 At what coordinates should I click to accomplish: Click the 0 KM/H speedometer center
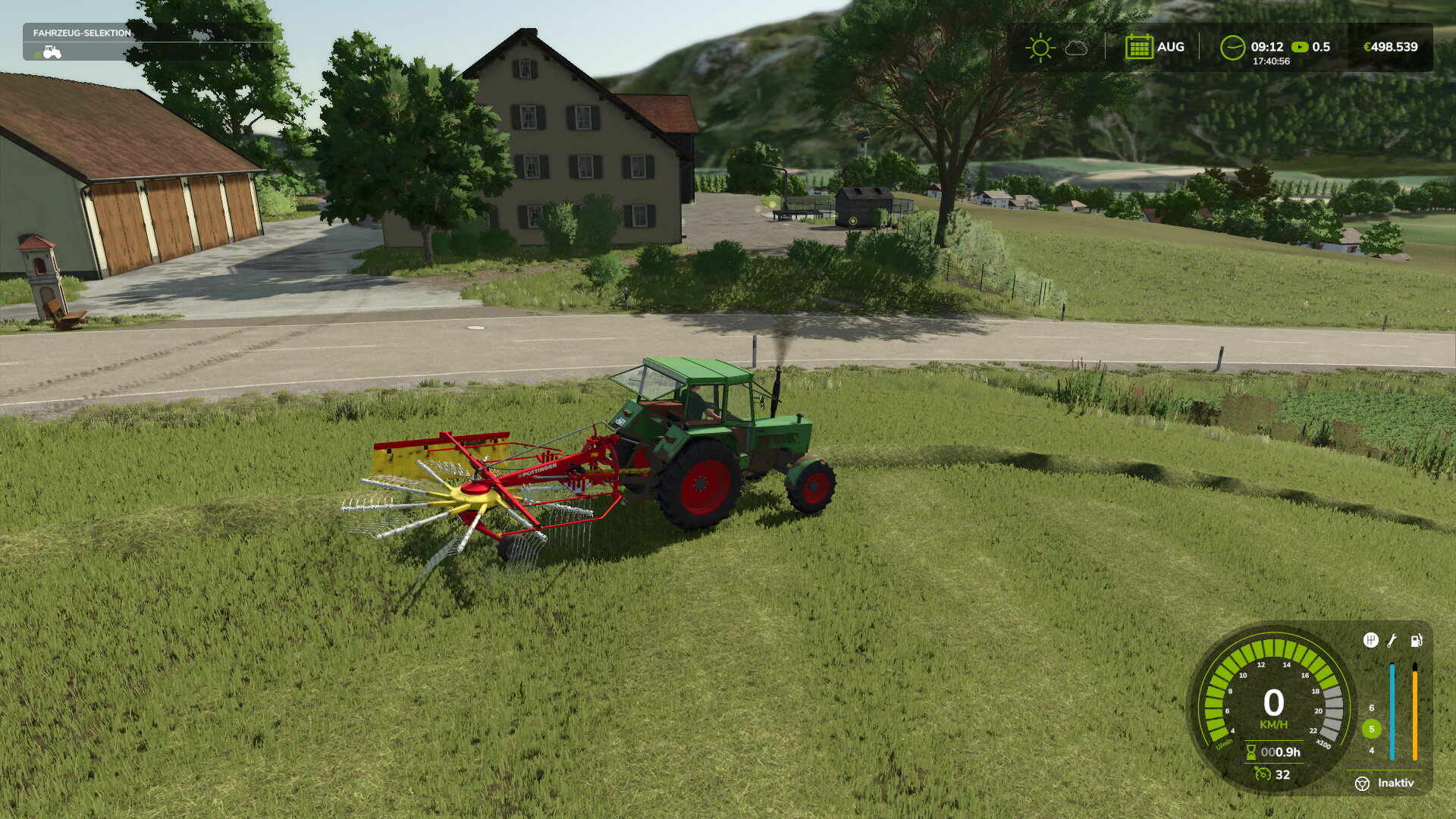(1274, 701)
